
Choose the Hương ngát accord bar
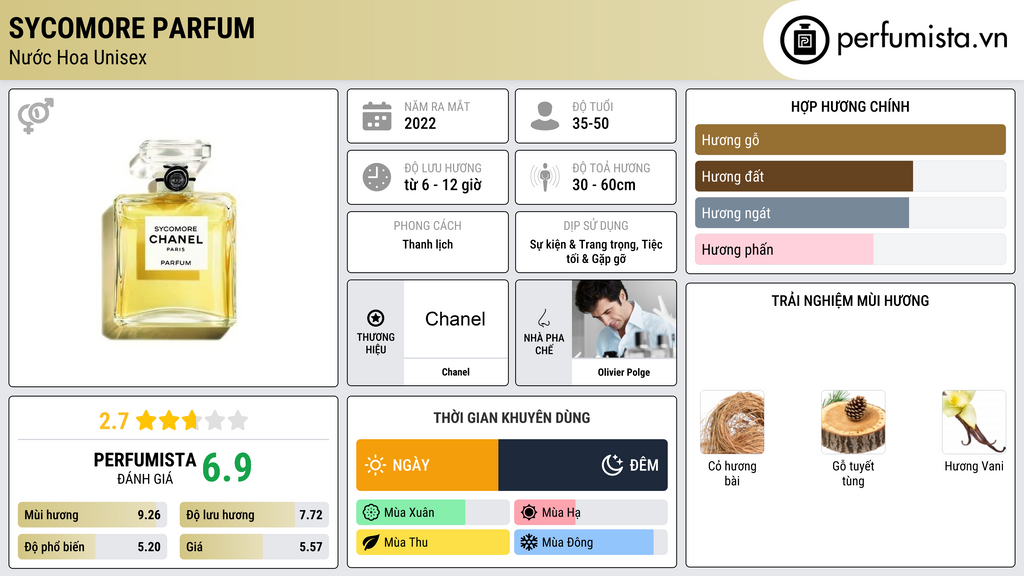[x=850, y=213]
